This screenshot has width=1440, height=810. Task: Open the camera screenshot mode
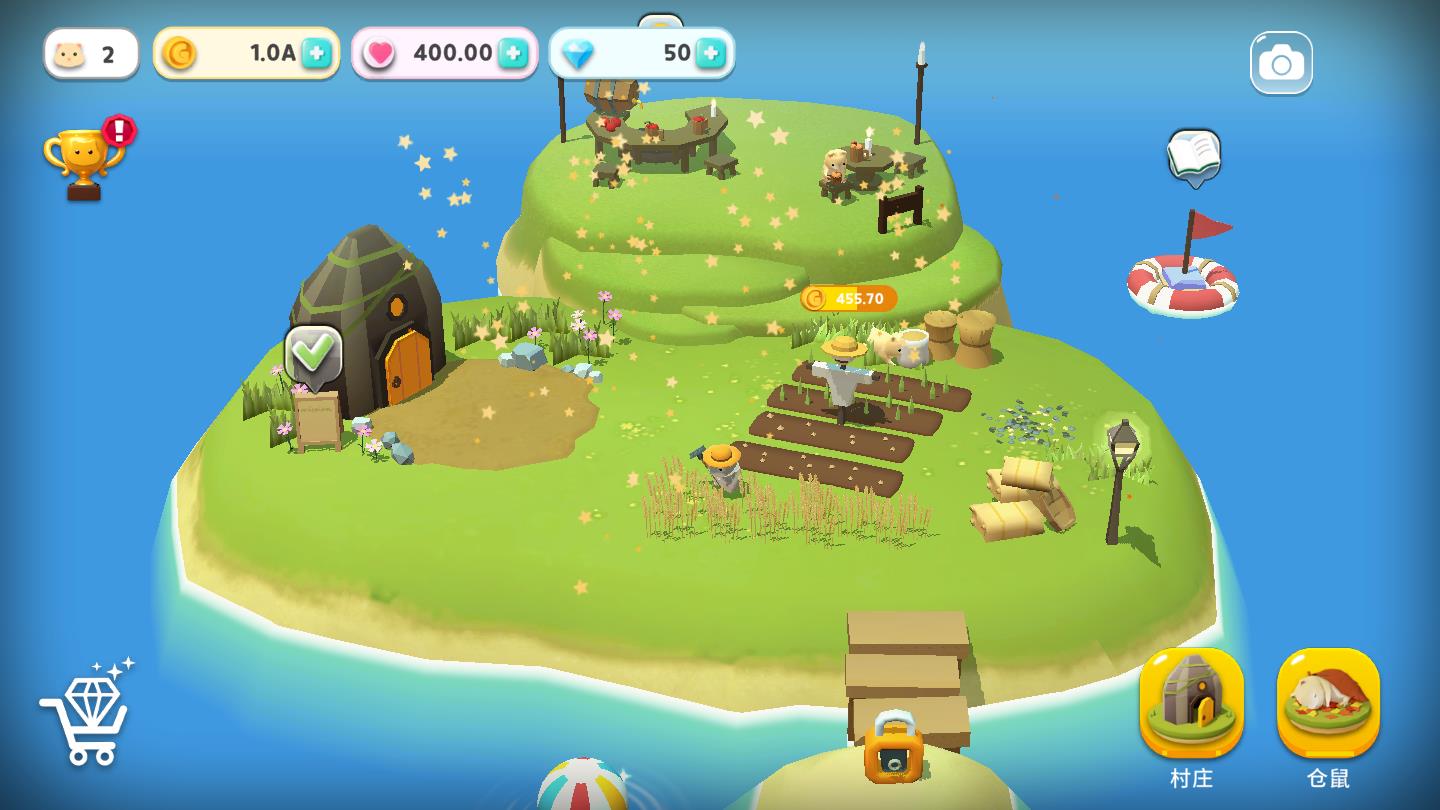(x=1281, y=63)
